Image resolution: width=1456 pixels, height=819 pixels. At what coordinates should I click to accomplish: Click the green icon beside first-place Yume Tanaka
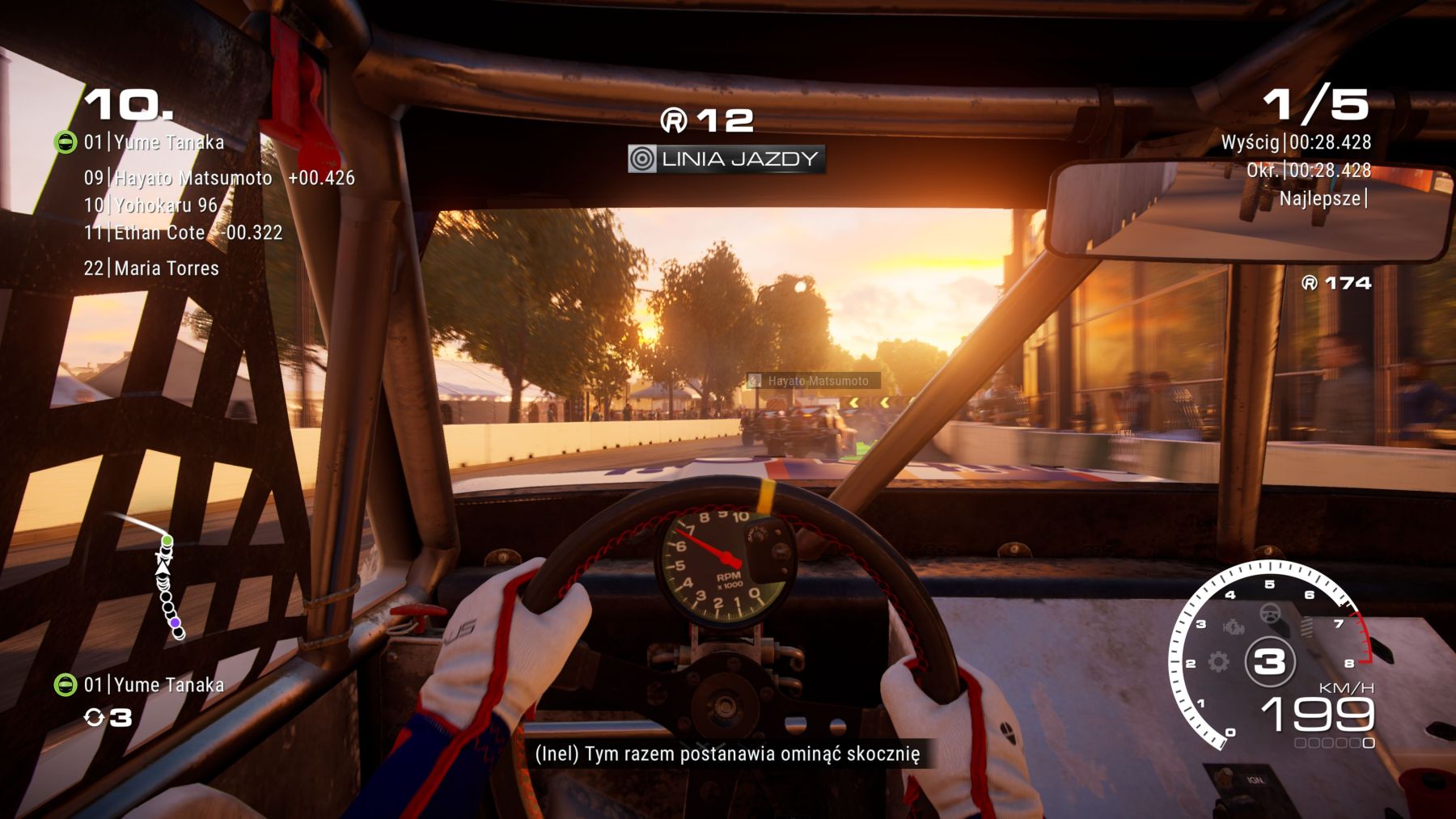coord(65,143)
